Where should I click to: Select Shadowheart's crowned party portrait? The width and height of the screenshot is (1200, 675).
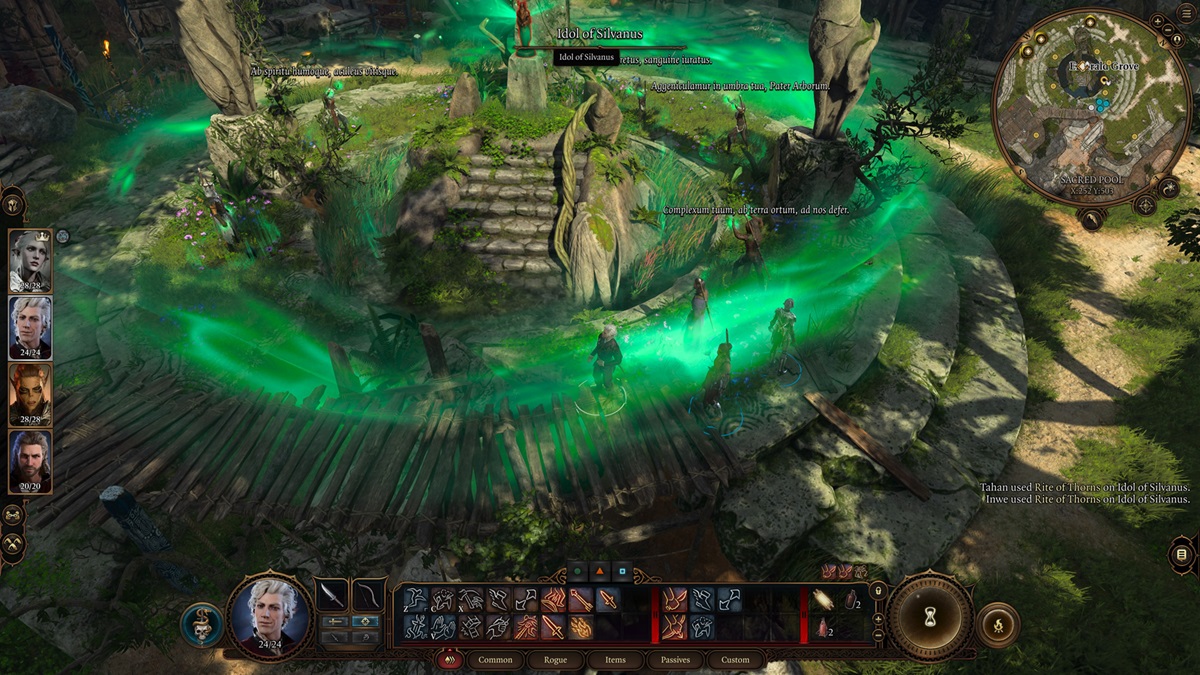(30, 261)
